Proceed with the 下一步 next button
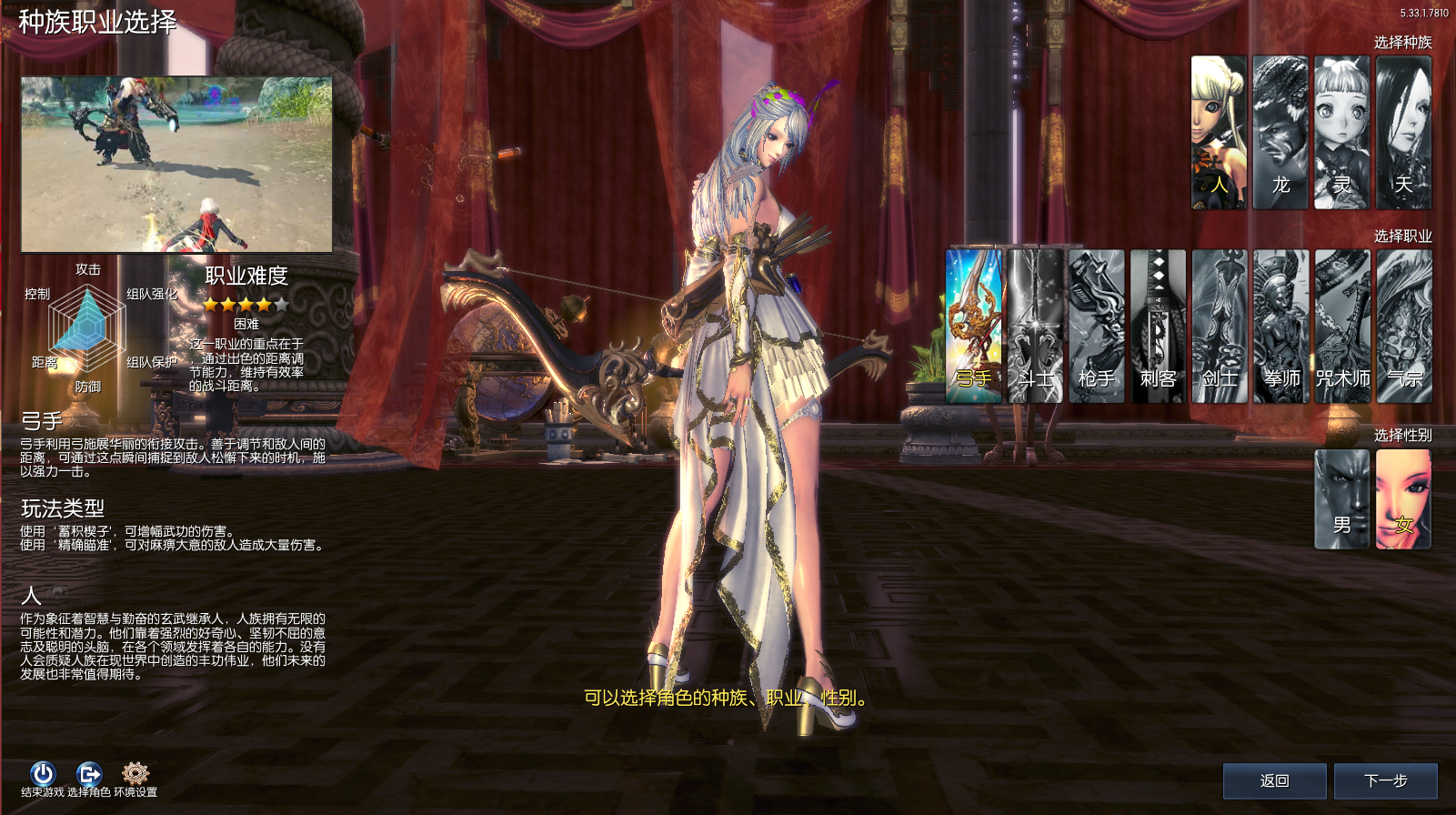1456x815 pixels. click(x=1385, y=780)
